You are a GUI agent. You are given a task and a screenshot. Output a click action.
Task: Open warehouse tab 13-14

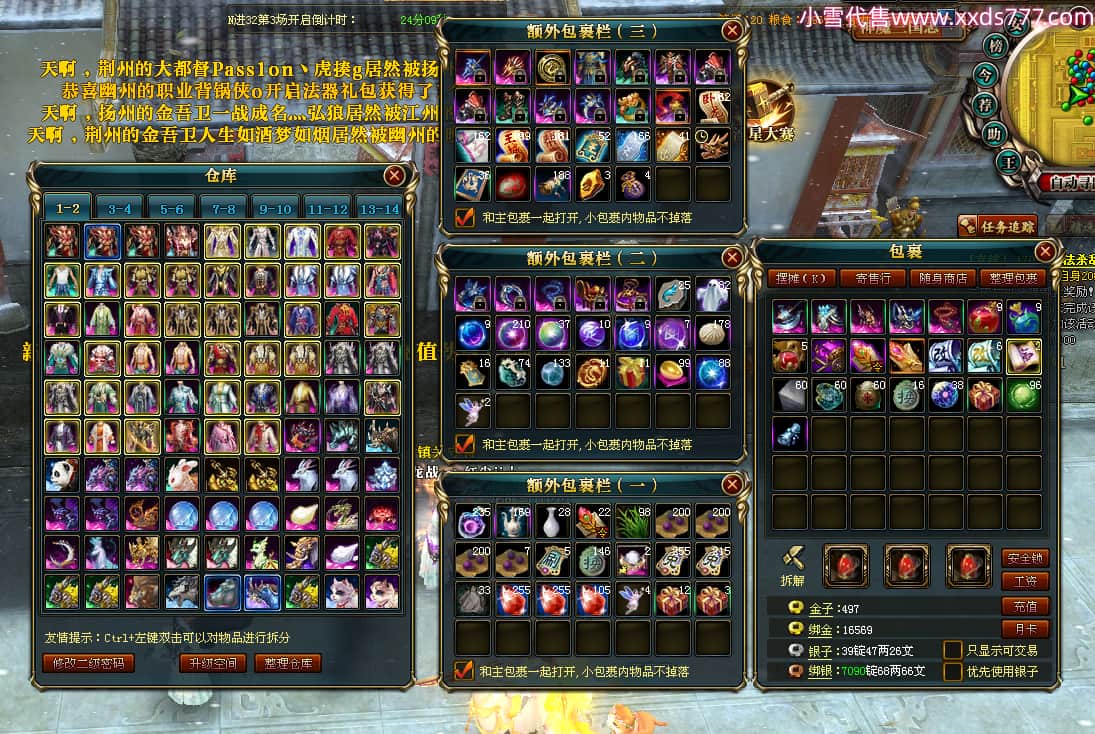[x=379, y=208]
